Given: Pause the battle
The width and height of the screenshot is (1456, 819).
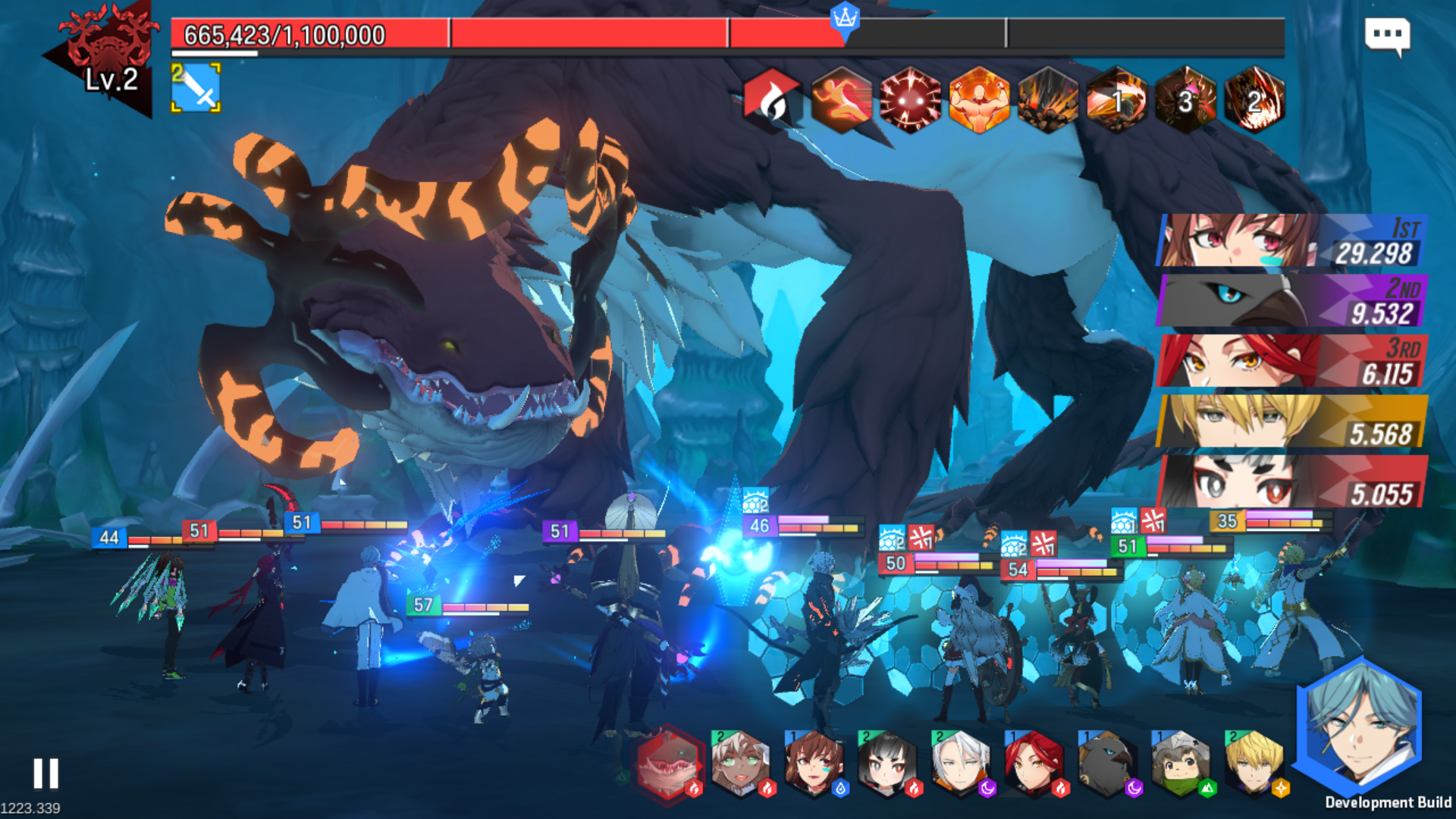Looking at the screenshot, I should 45,773.
